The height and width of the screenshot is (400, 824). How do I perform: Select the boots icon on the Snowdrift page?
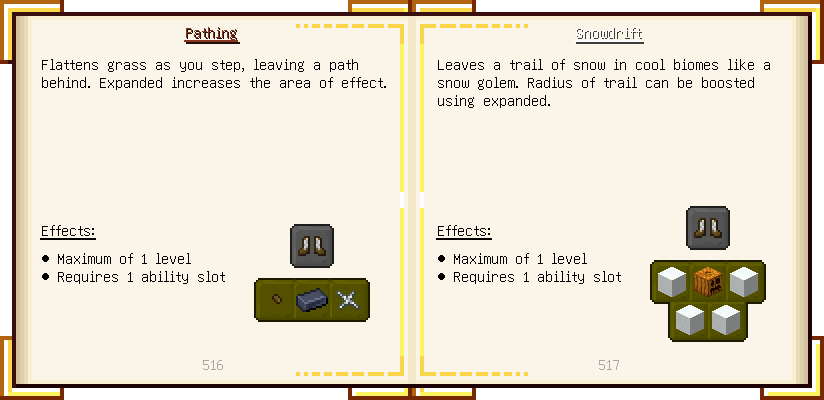707,228
